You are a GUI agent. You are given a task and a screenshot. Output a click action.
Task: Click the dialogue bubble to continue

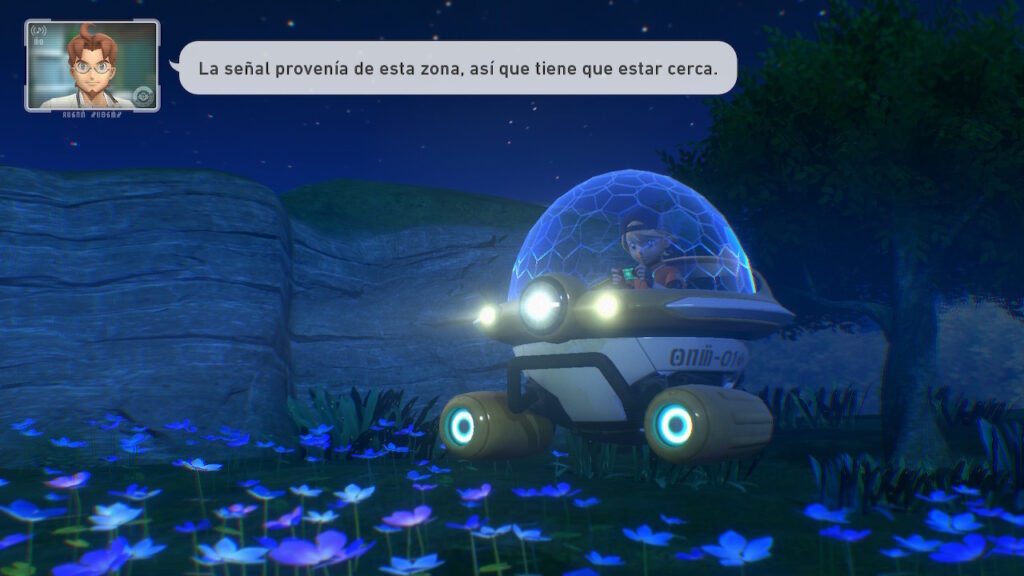tap(457, 68)
